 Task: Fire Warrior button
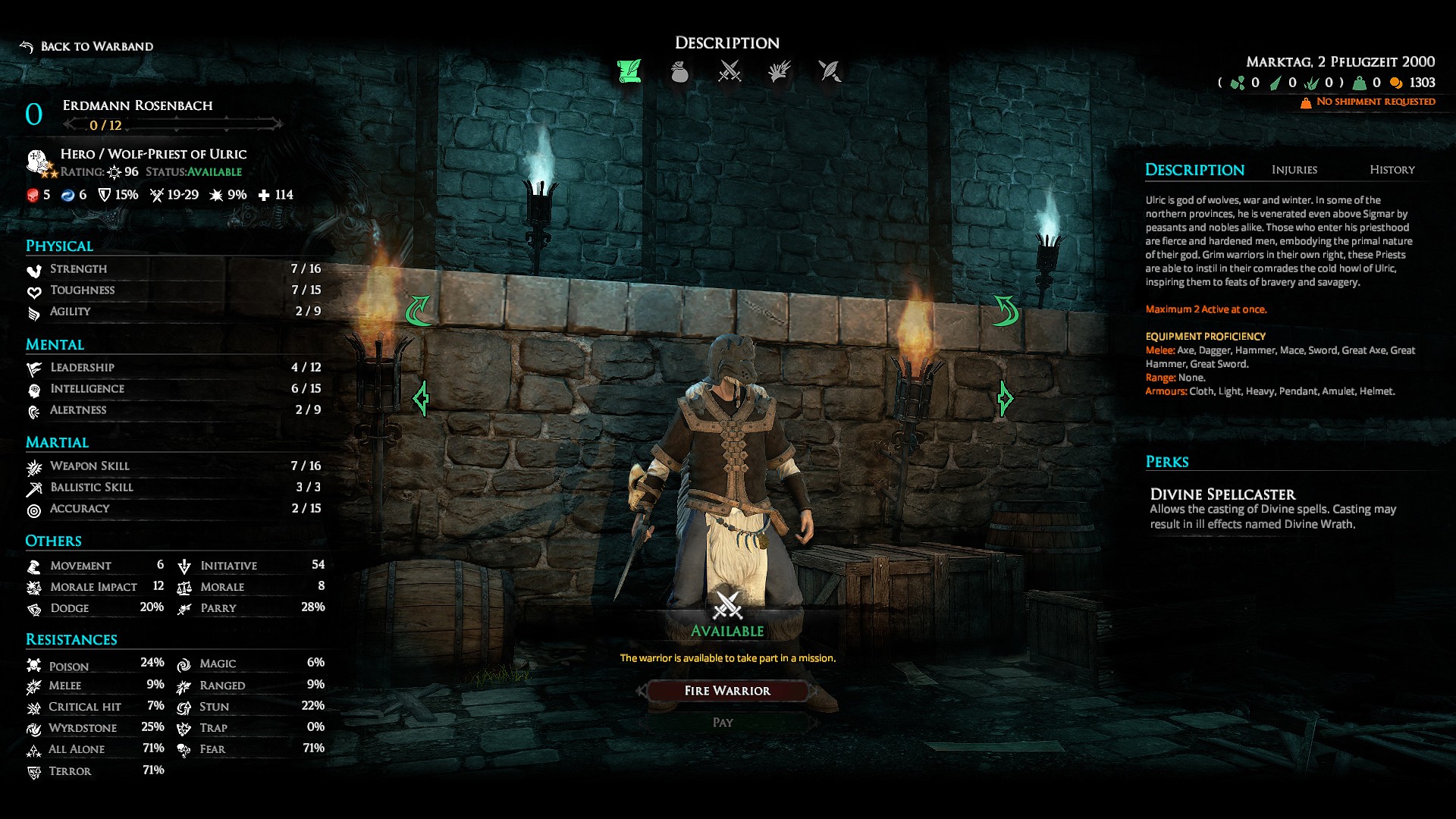coord(727,691)
